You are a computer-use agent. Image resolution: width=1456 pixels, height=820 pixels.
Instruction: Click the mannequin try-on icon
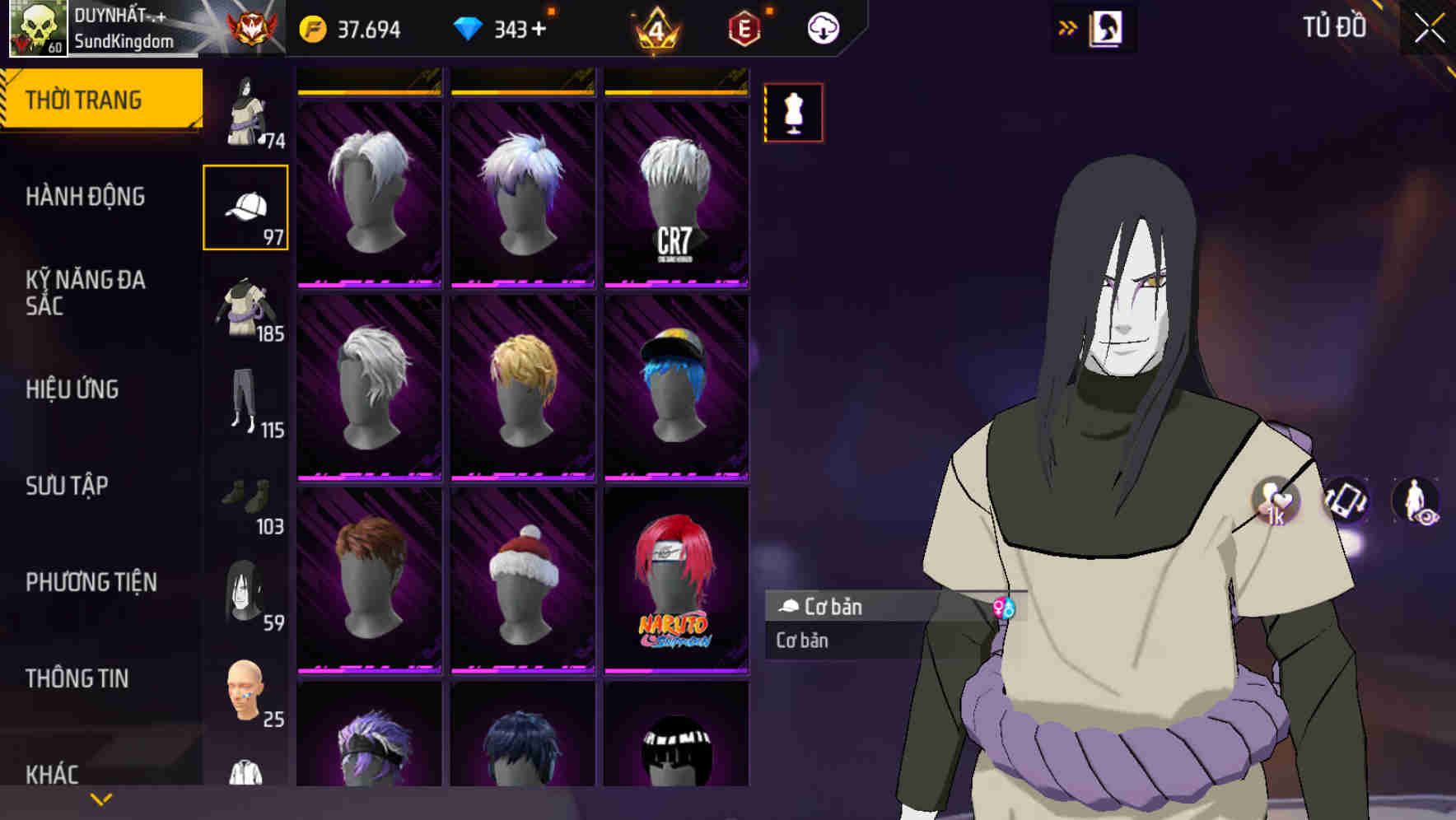[x=793, y=114]
